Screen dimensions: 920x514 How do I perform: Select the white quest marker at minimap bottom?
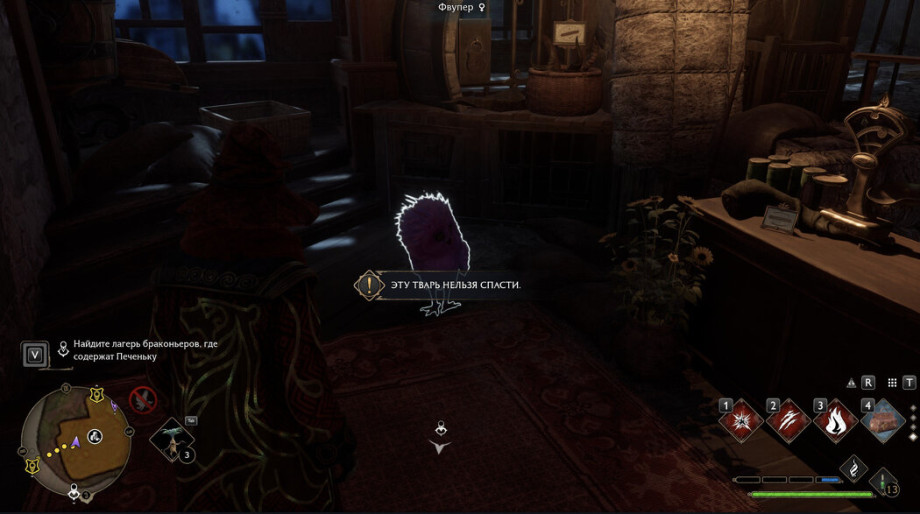coord(74,493)
